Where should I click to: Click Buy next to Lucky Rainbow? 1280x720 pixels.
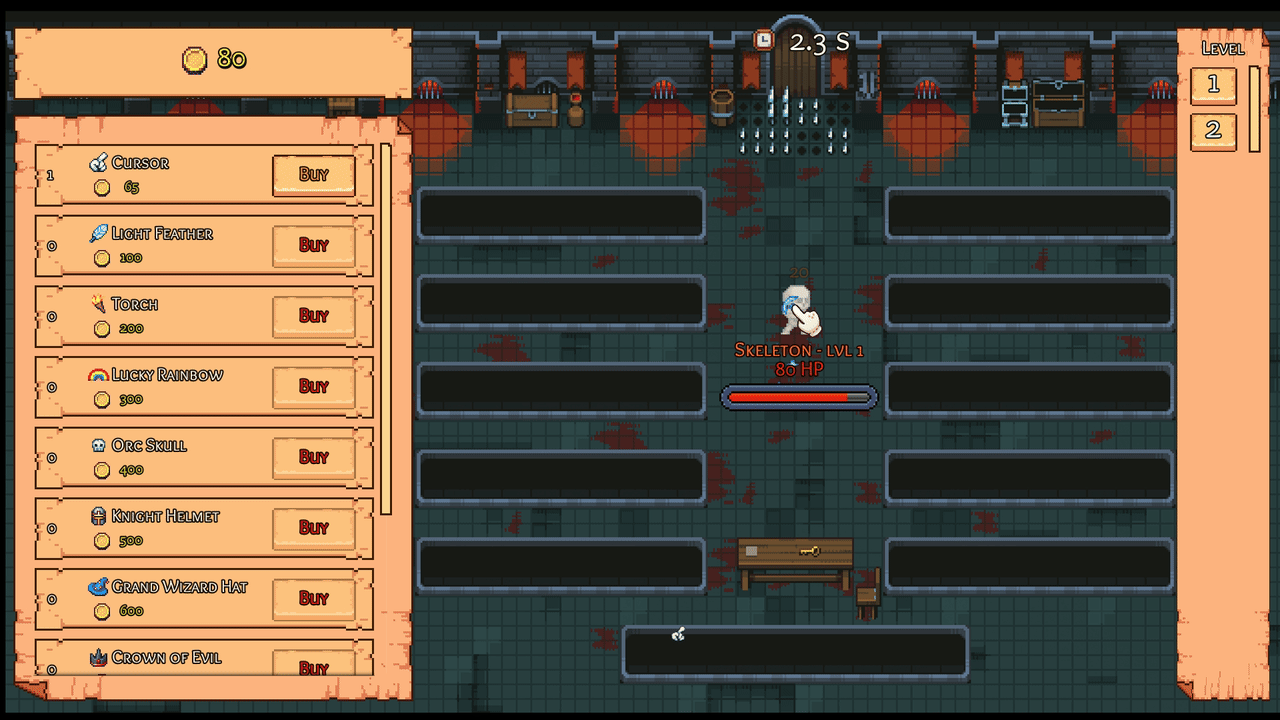313,387
